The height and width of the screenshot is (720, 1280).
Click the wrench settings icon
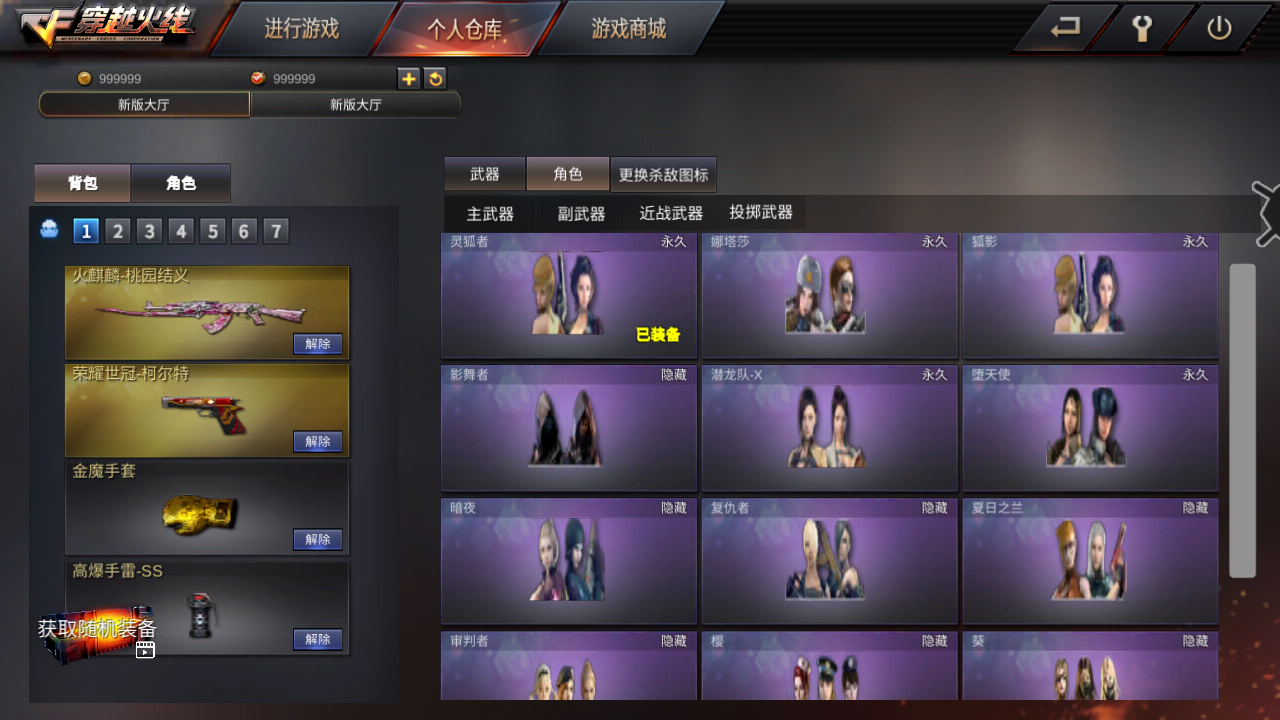point(1143,29)
